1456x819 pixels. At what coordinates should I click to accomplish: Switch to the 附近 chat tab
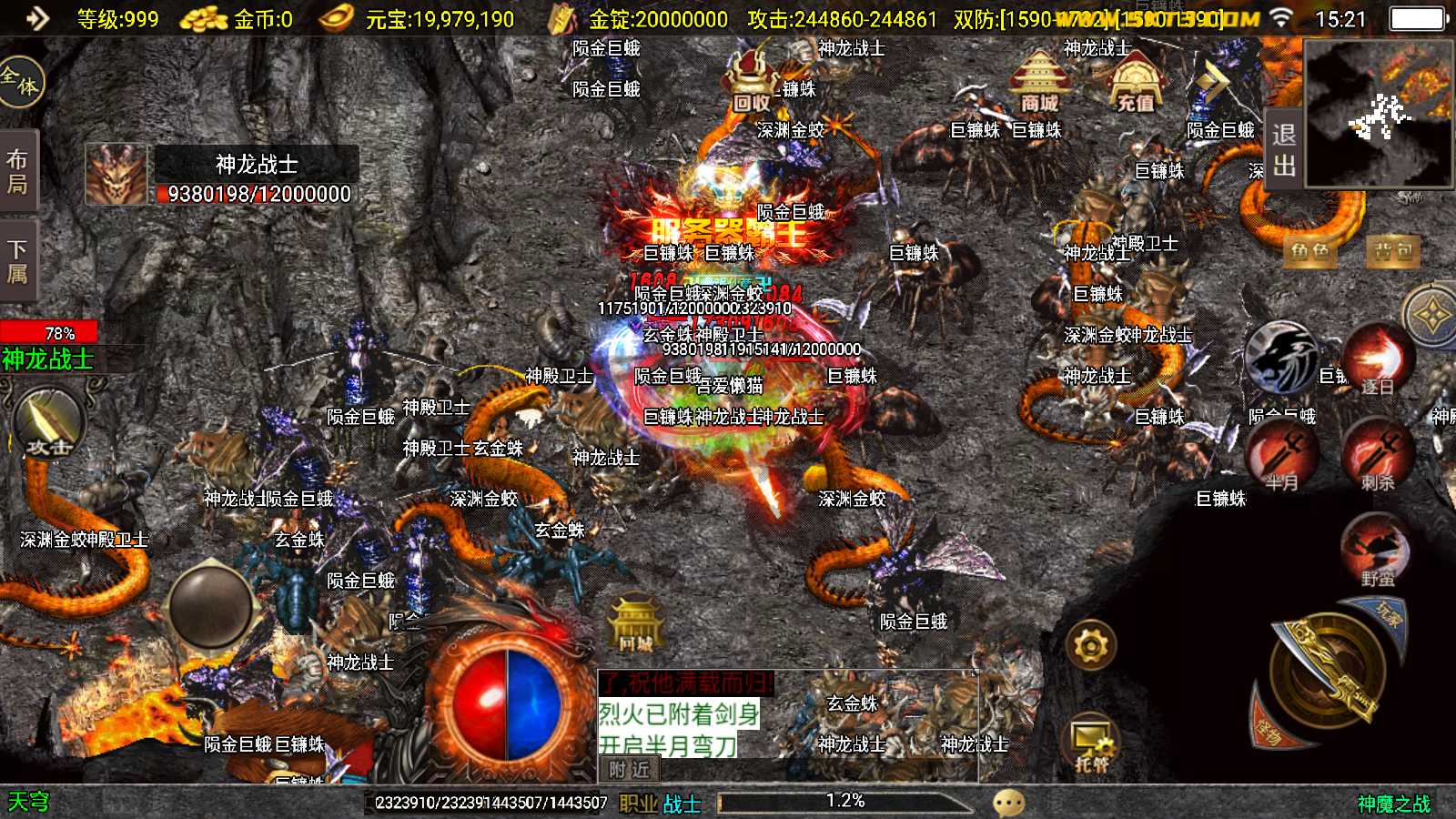coord(629,770)
